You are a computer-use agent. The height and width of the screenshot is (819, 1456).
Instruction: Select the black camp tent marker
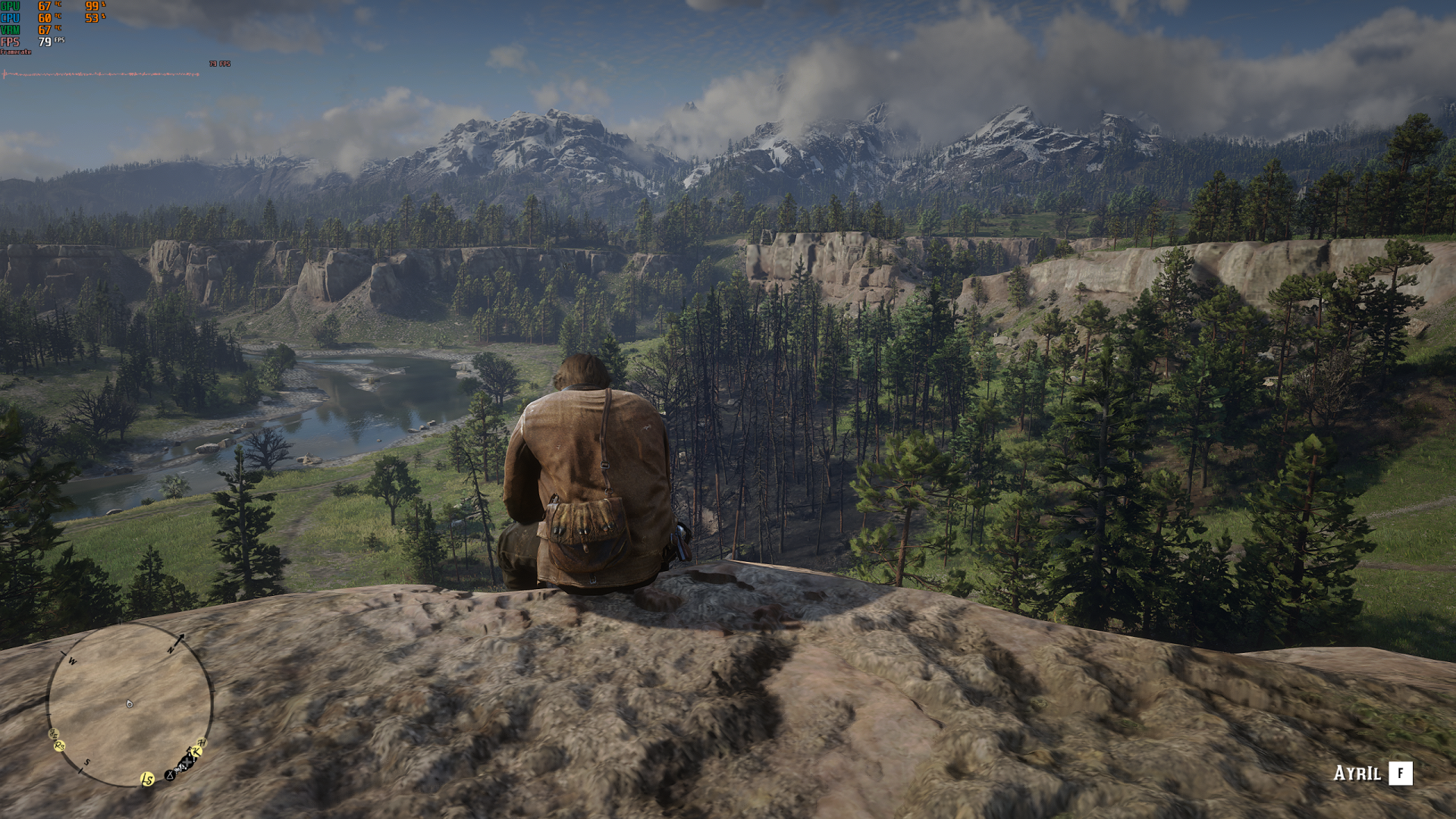pyautogui.click(x=170, y=775)
